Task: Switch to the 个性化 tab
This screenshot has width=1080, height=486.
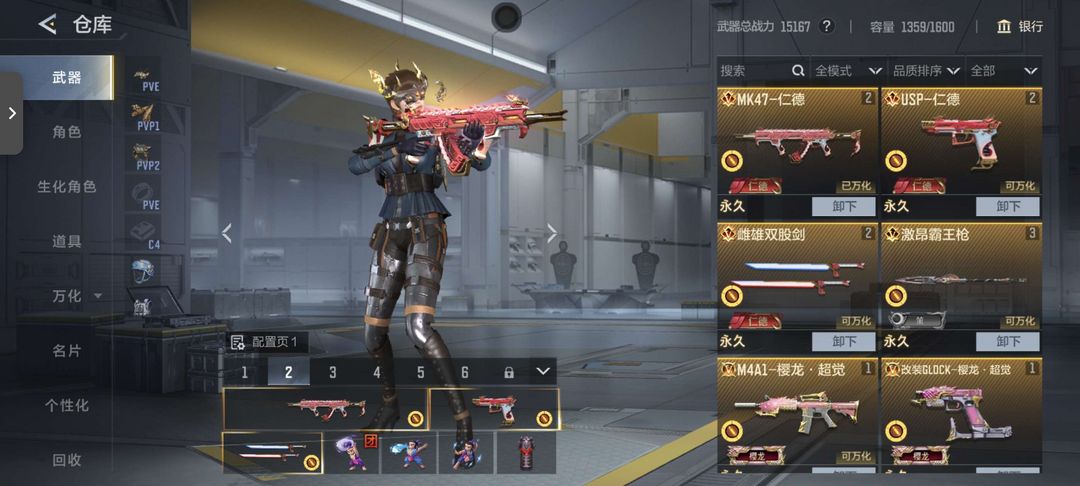Action: pos(66,405)
